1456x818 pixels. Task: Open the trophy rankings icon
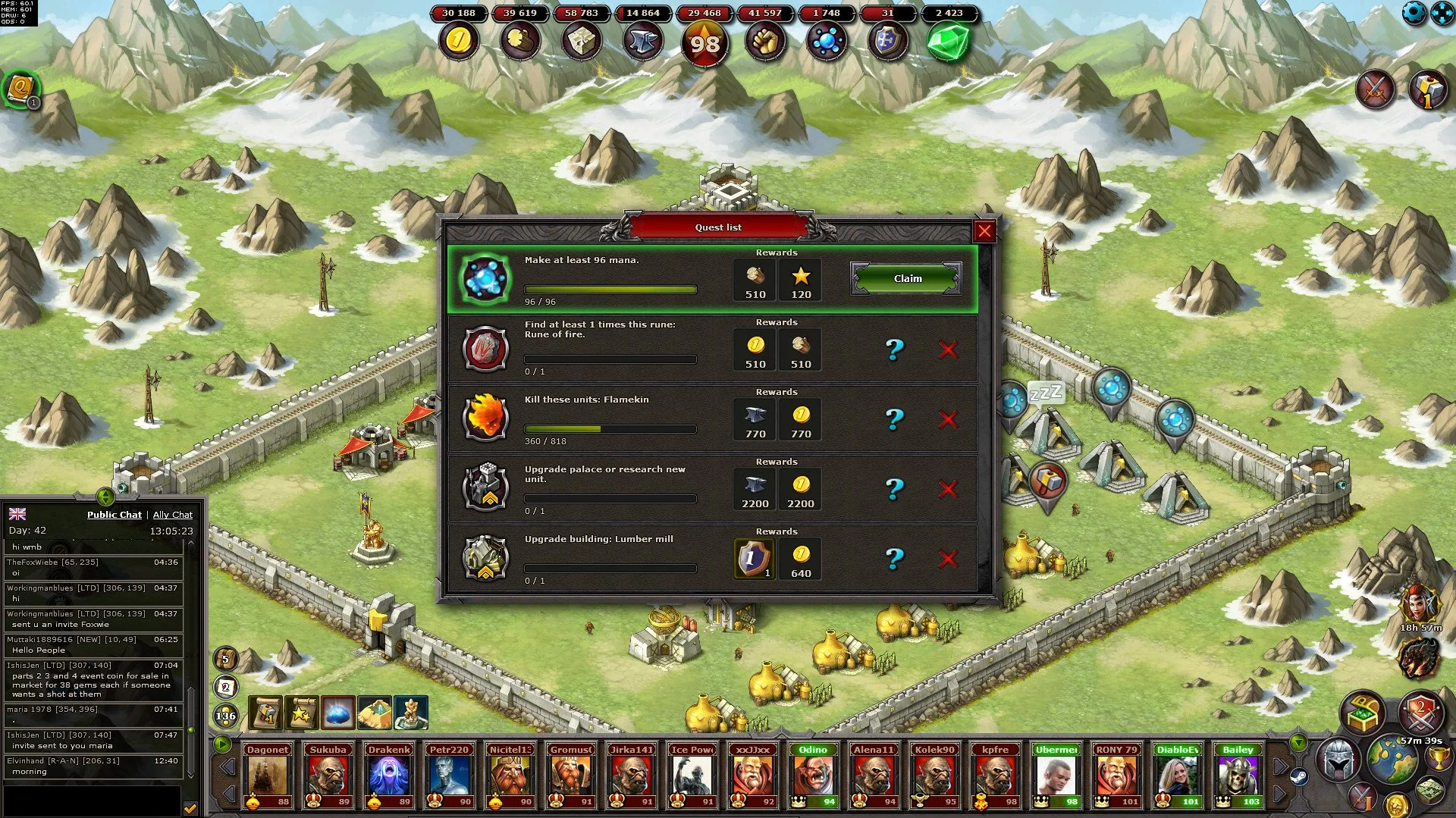(x=1438, y=759)
